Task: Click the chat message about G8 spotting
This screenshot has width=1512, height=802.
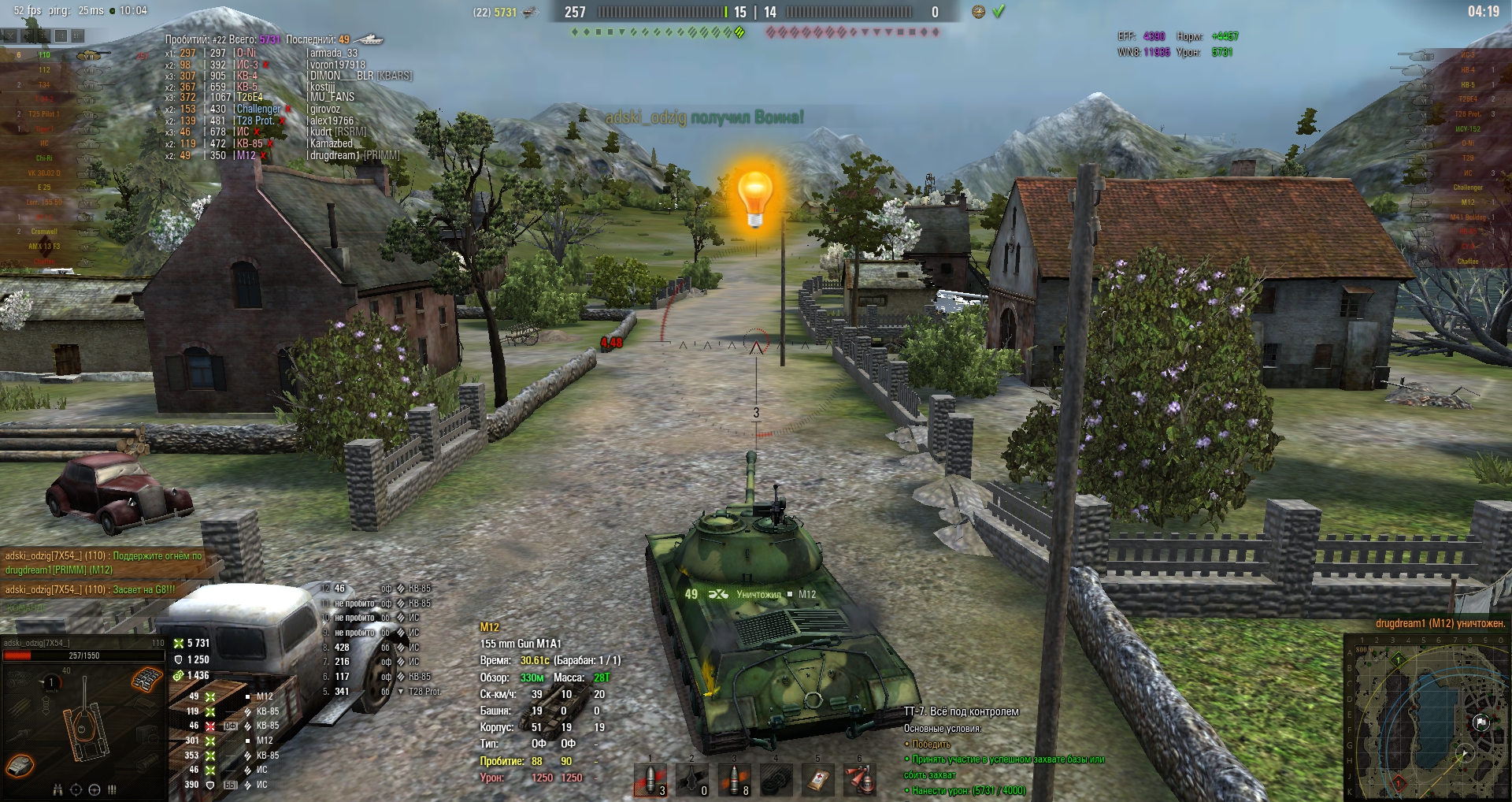Action: point(91,589)
